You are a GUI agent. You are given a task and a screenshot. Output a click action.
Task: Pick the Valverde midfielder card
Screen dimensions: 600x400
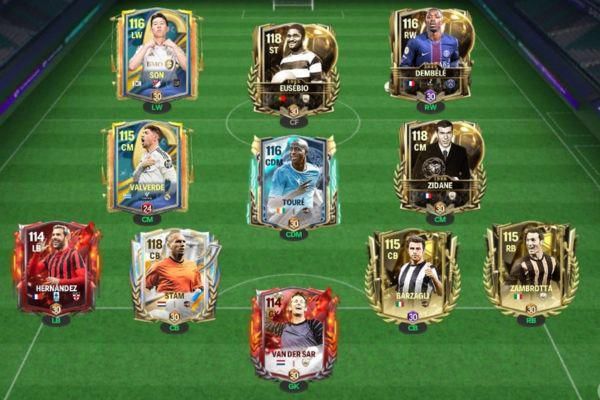pos(147,168)
